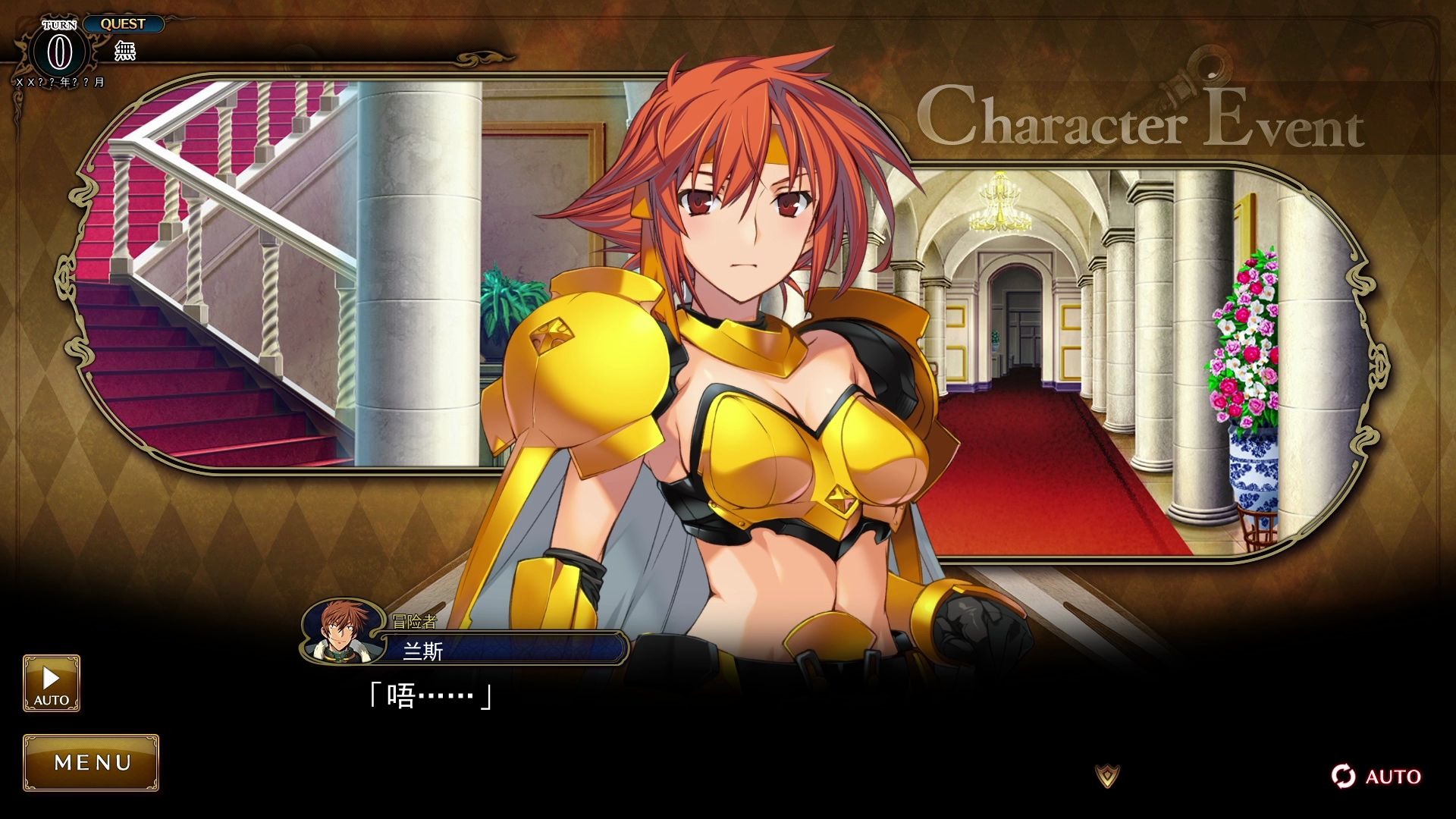Toggle the AUTO play arrow button
Viewport: 1456px width, 819px height.
point(52,682)
